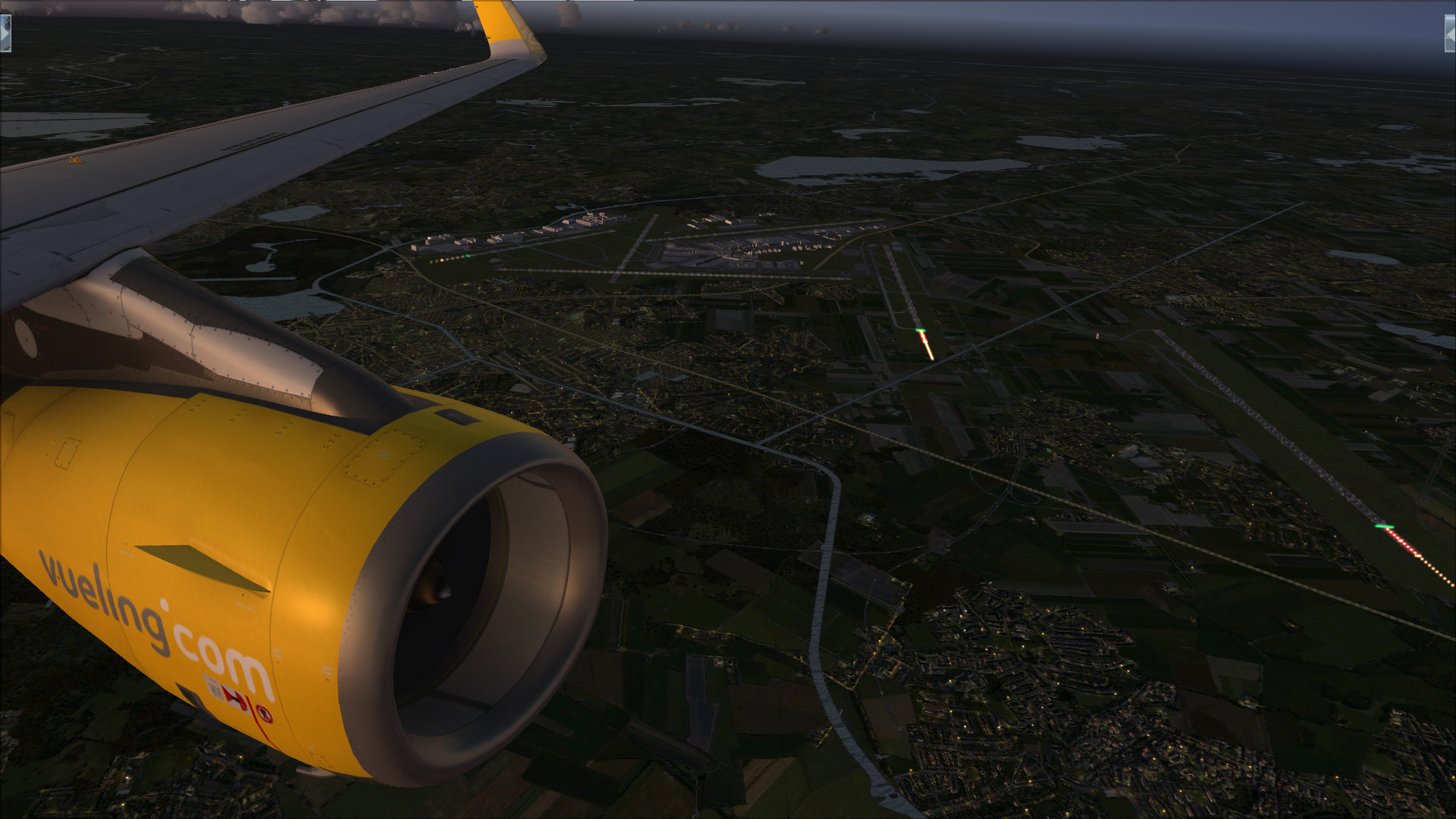This screenshot has width=1456, height=819.
Task: Expand the left-edge panel arrow tab
Action: pyautogui.click(x=5, y=34)
